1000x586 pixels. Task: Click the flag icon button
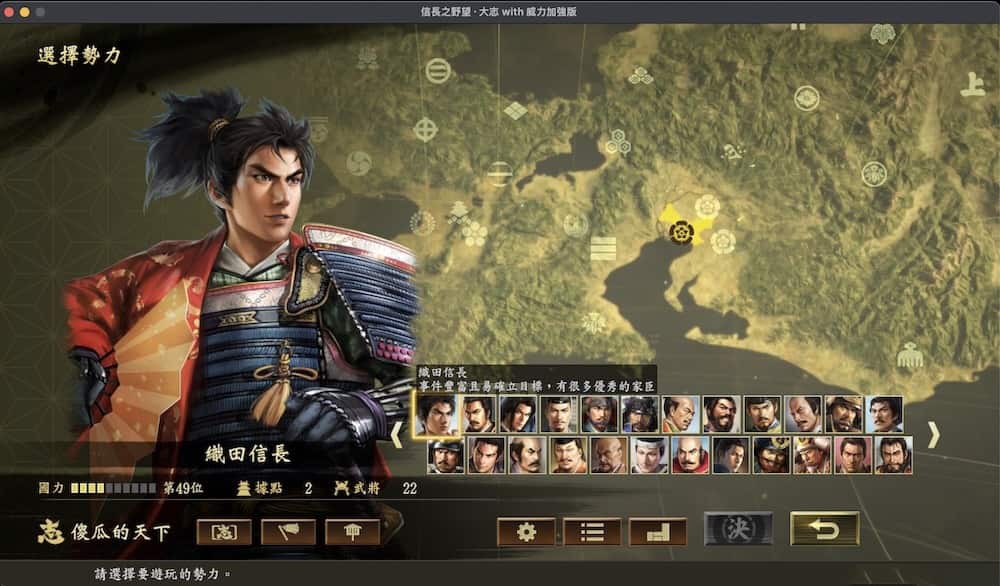pyautogui.click(x=288, y=532)
